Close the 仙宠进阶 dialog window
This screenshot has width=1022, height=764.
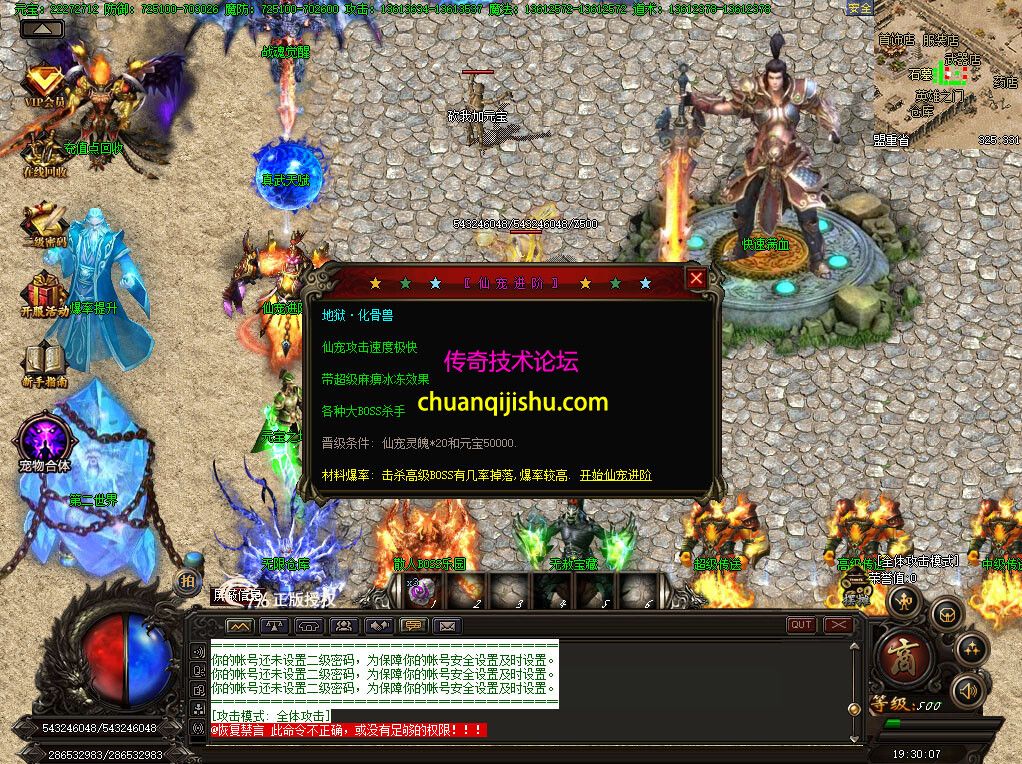696,279
